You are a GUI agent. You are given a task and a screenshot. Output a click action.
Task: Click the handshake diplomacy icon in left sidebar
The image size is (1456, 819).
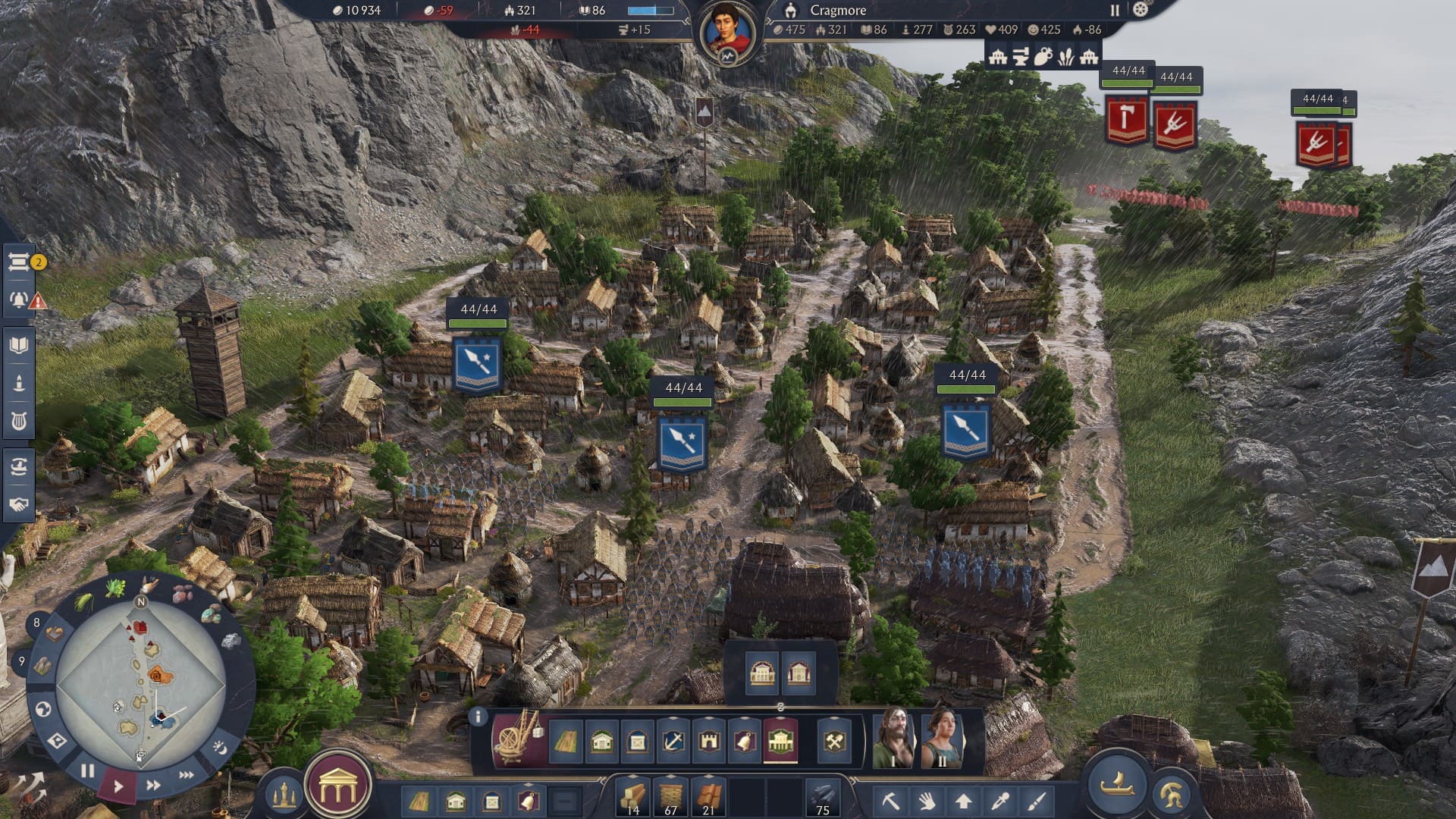pos(19,505)
